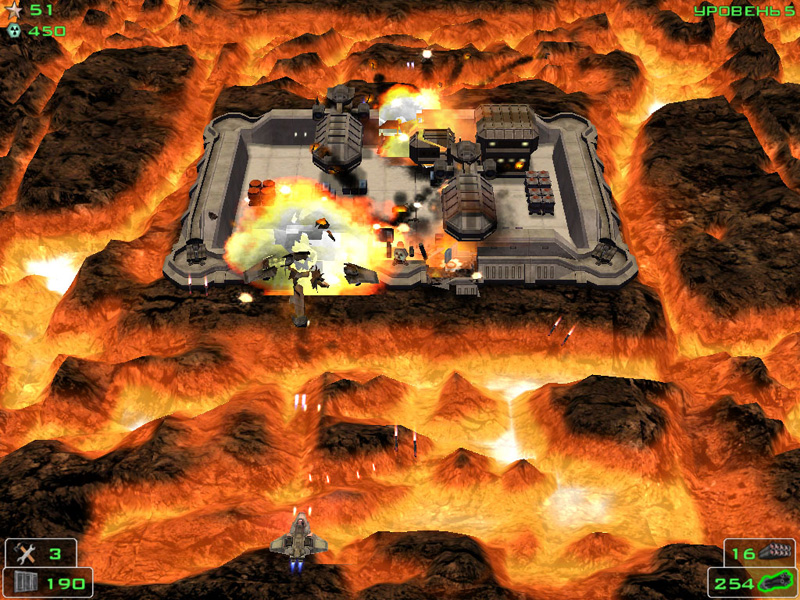Image resolution: width=800 pixels, height=600 pixels.
Task: Click the wrench and hammer repair icon
Action: pyautogui.click(x=26, y=553)
